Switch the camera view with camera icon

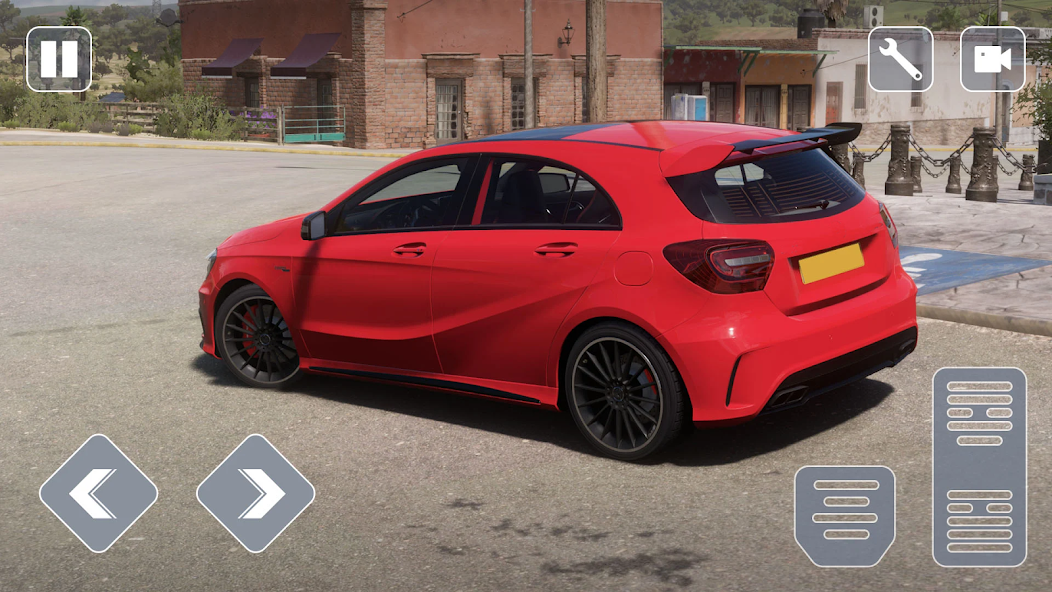pyautogui.click(x=992, y=59)
